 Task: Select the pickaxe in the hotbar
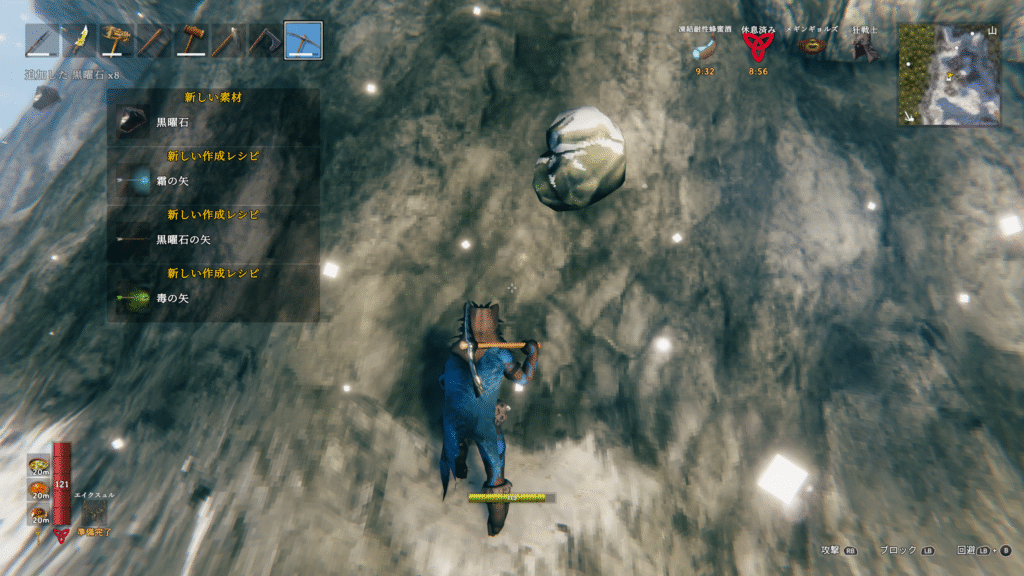pyautogui.click(x=302, y=40)
